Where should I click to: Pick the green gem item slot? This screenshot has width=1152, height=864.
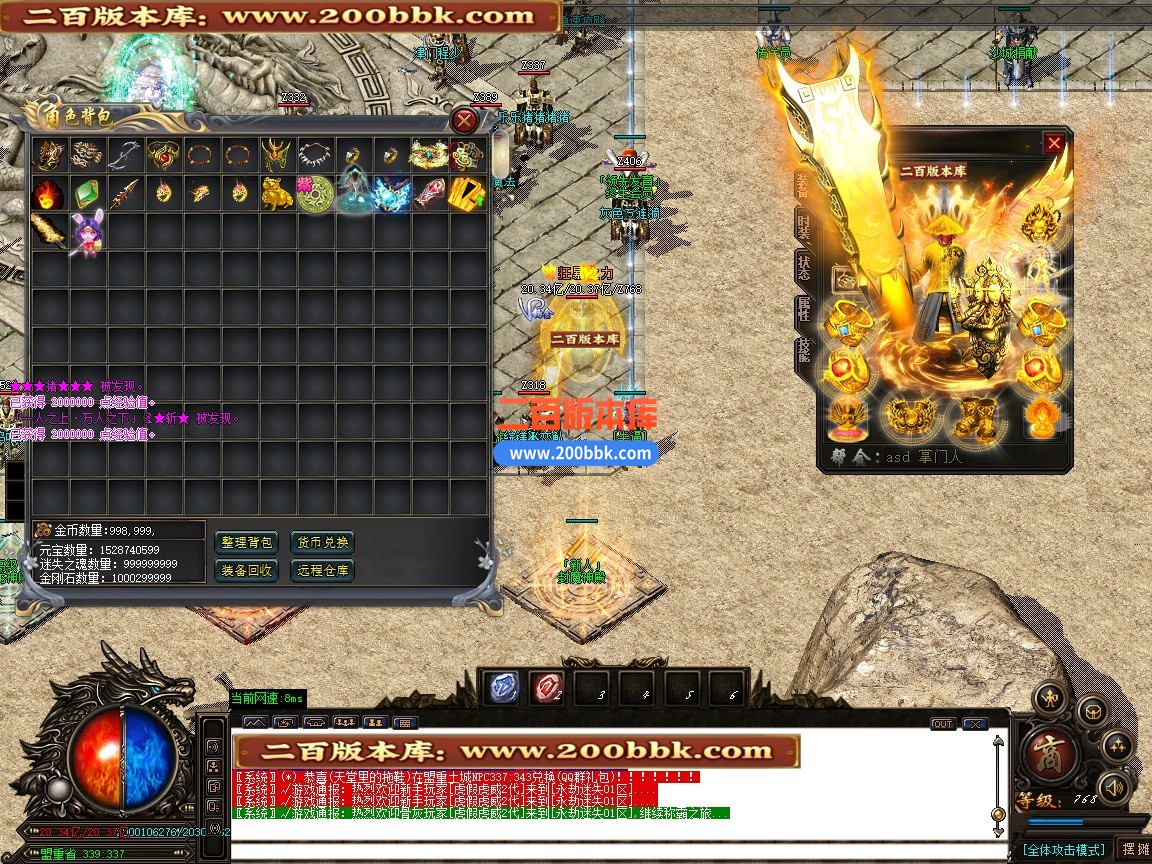[x=87, y=193]
